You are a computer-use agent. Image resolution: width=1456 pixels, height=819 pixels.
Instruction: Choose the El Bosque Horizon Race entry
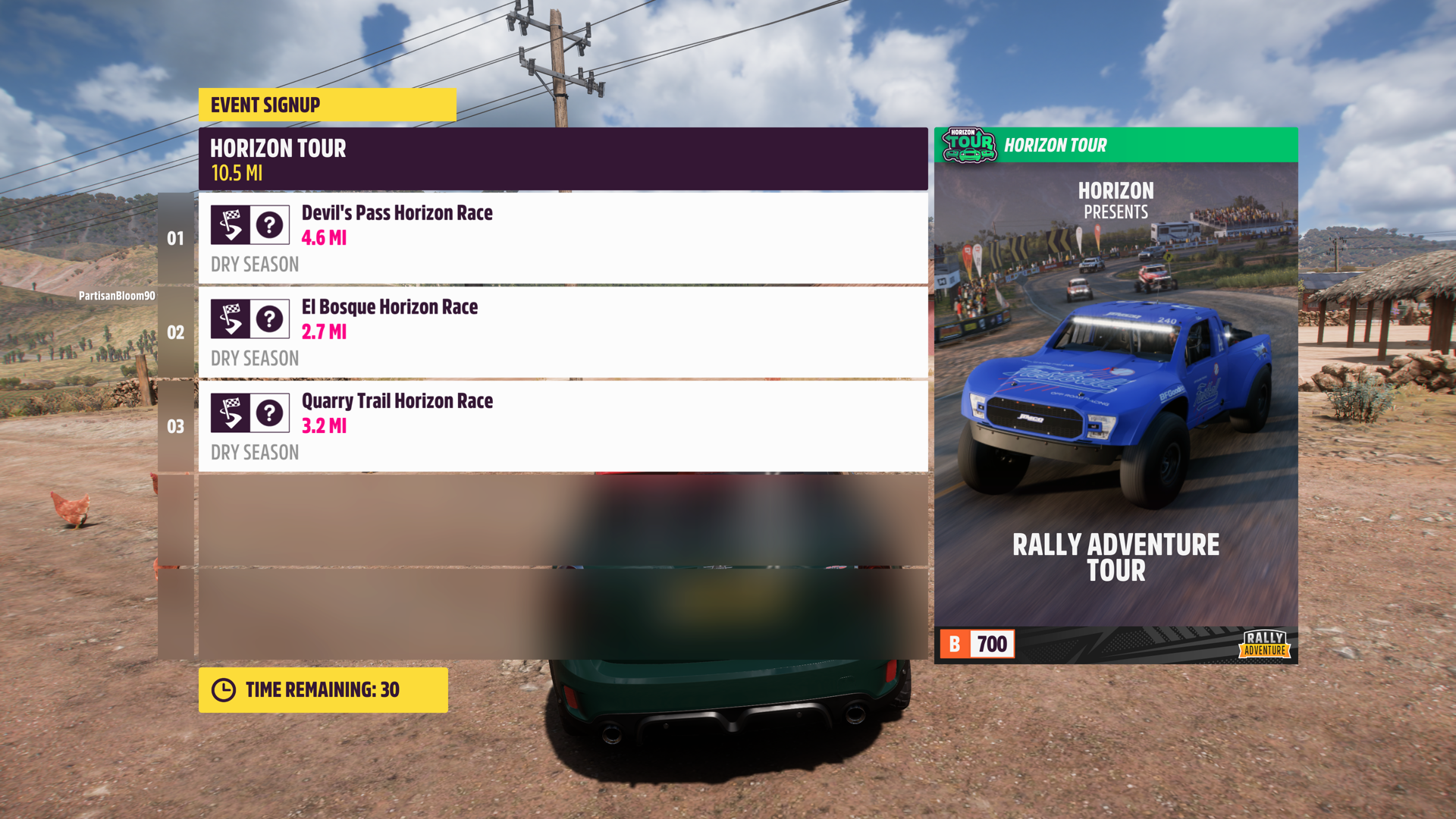pyautogui.click(x=563, y=332)
